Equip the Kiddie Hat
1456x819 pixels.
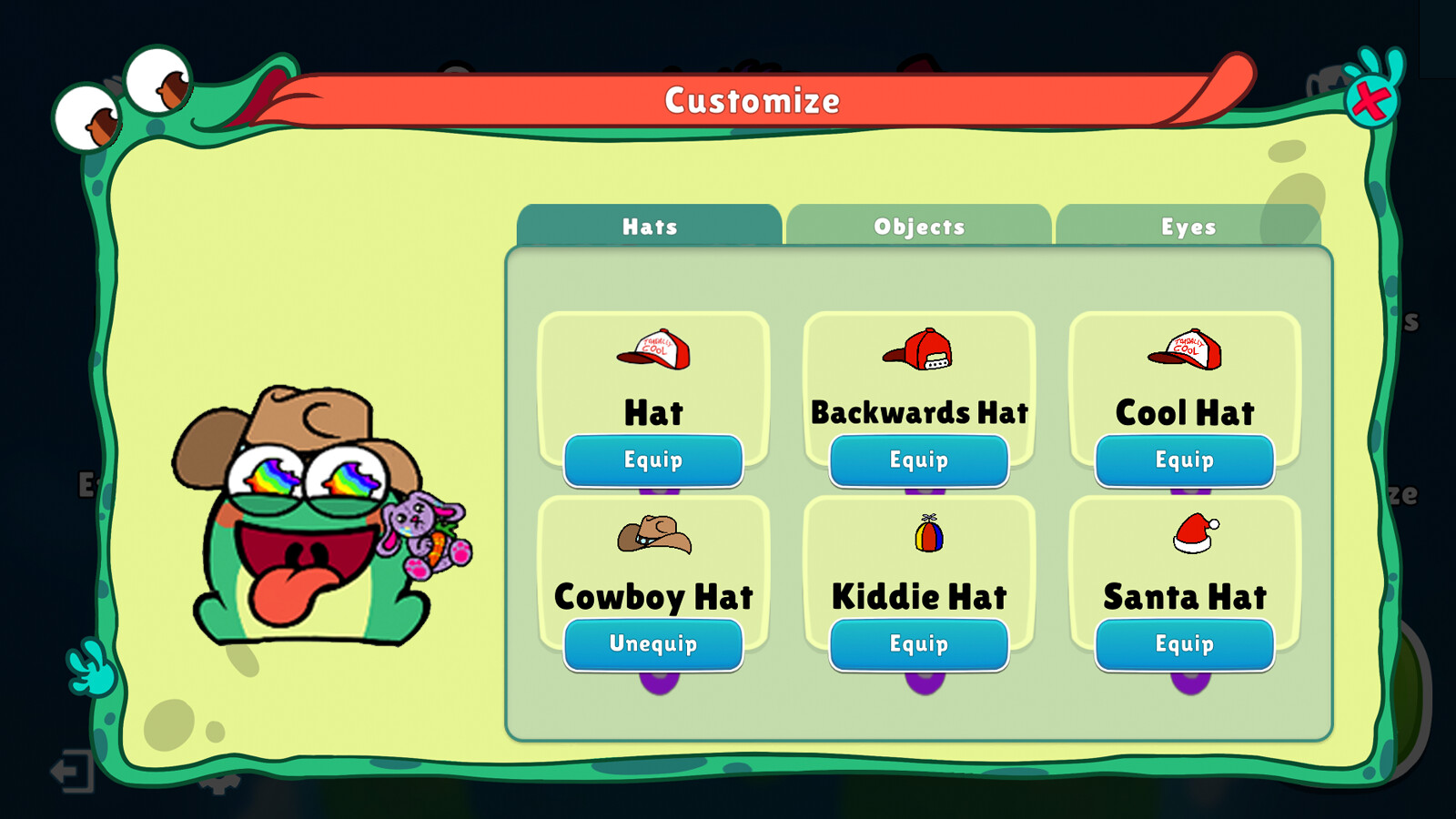[919, 644]
